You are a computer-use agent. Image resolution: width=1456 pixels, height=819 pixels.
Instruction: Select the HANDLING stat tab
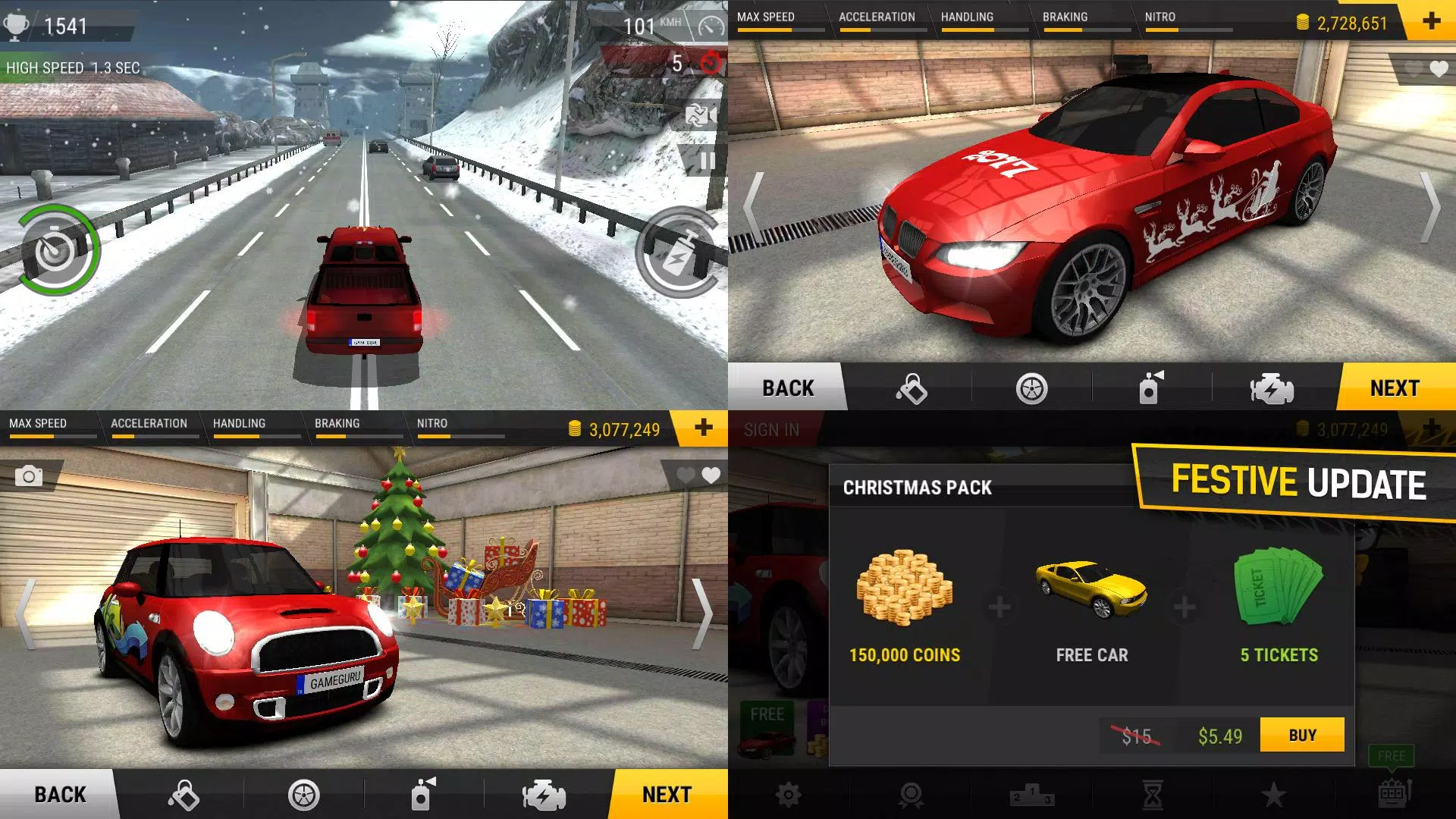[968, 17]
